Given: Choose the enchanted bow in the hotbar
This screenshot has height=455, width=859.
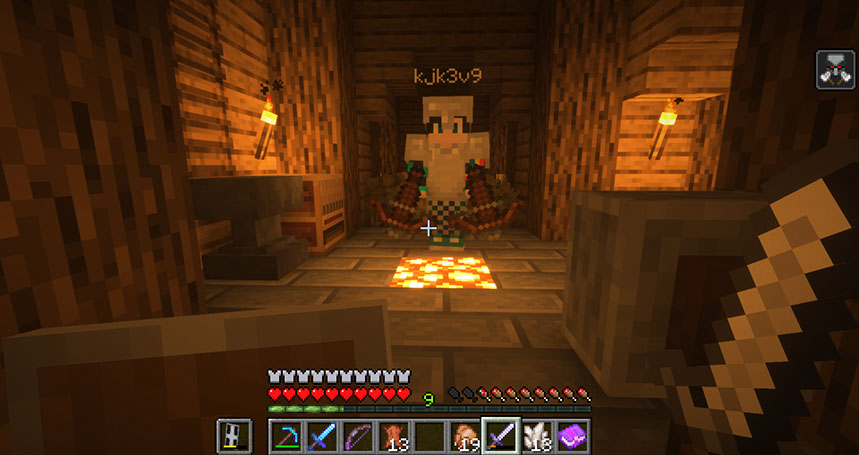Looking at the screenshot, I should click(x=358, y=436).
